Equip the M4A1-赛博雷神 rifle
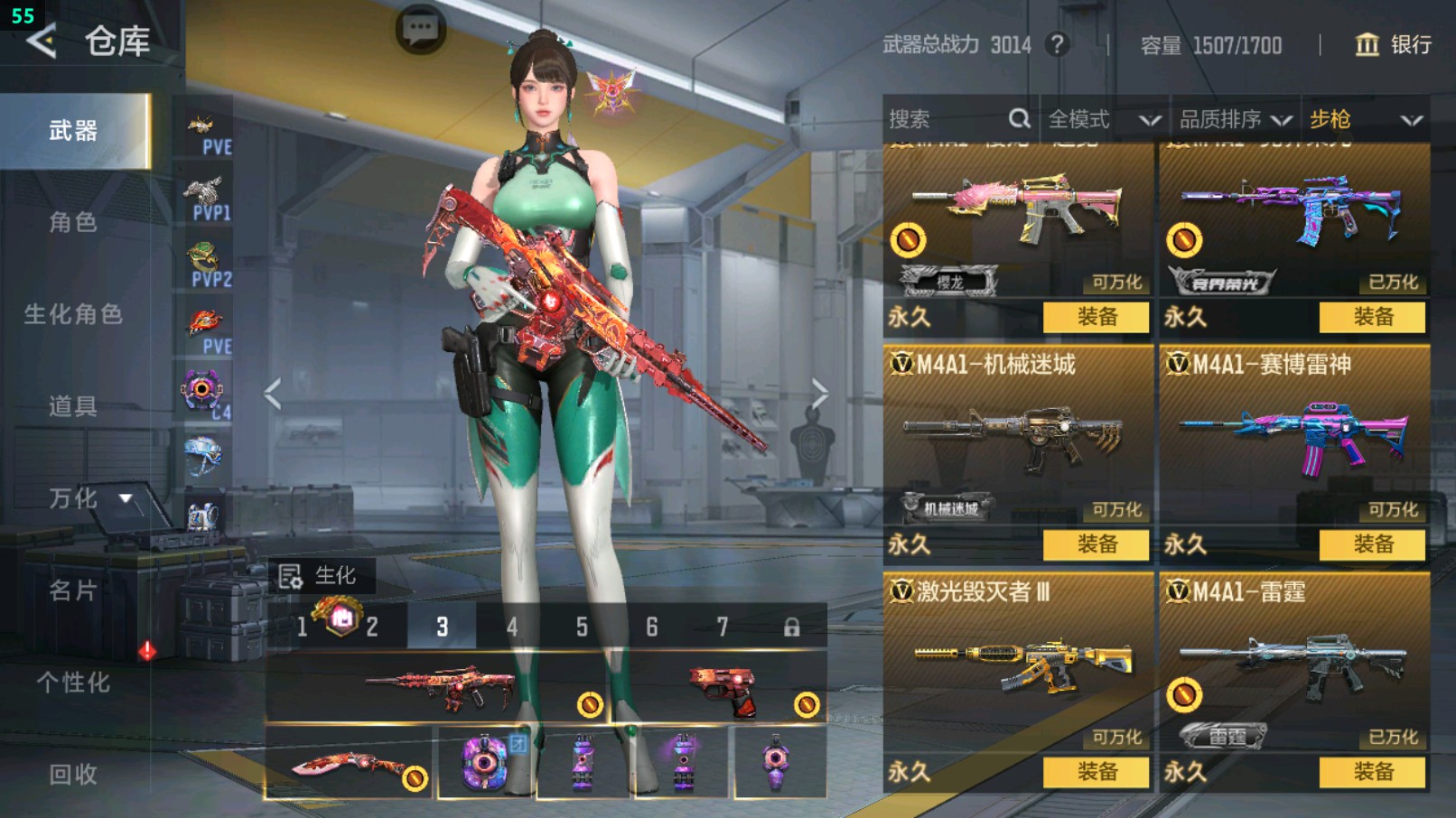The height and width of the screenshot is (818, 1456). pos(1372,544)
